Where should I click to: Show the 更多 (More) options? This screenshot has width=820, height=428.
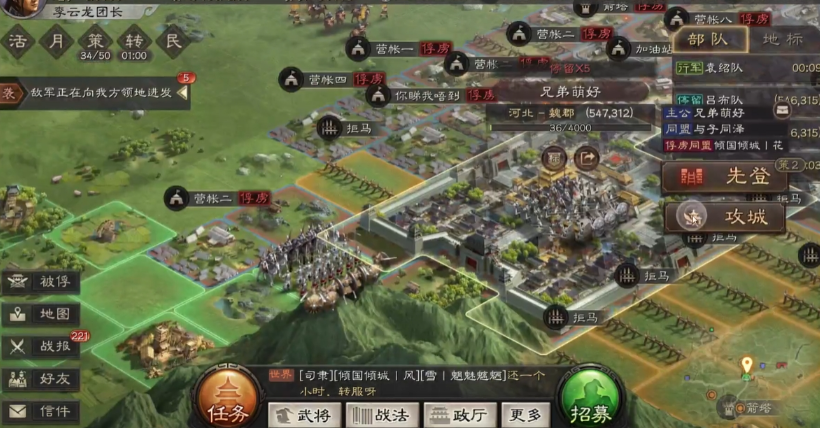pos(525,415)
